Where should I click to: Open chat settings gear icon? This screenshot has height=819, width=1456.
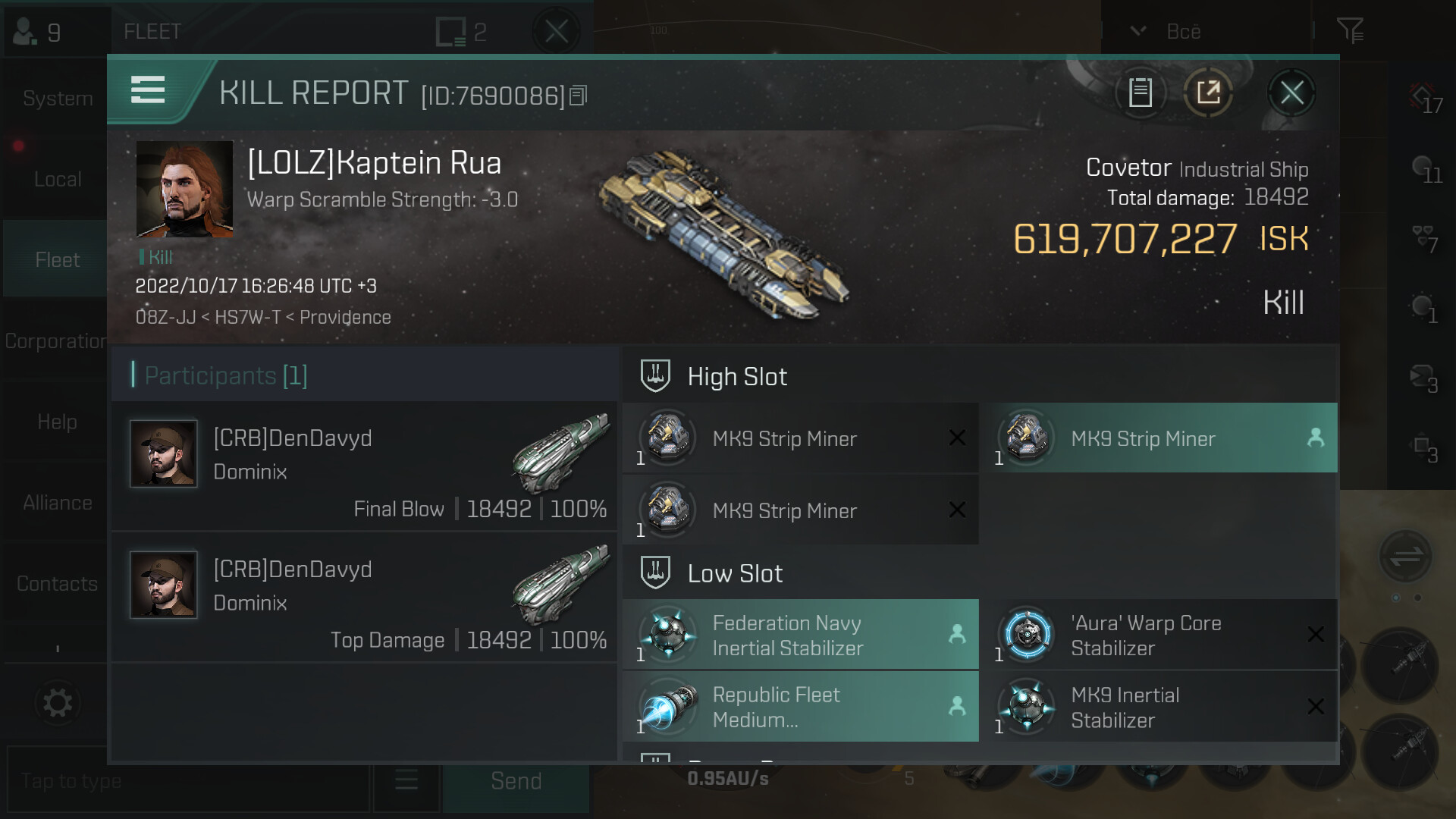tap(57, 702)
